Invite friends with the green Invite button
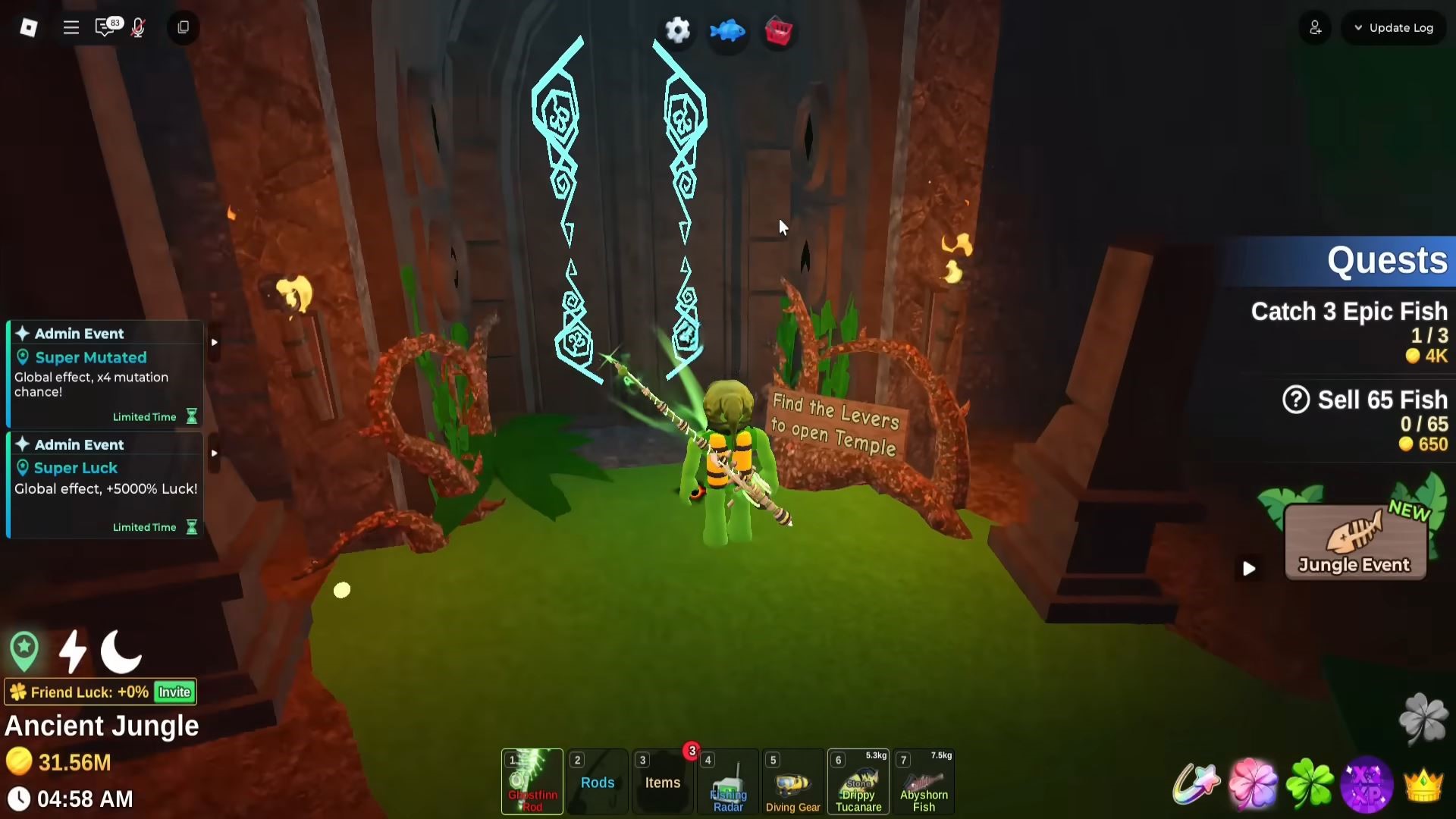1456x819 pixels. (174, 692)
